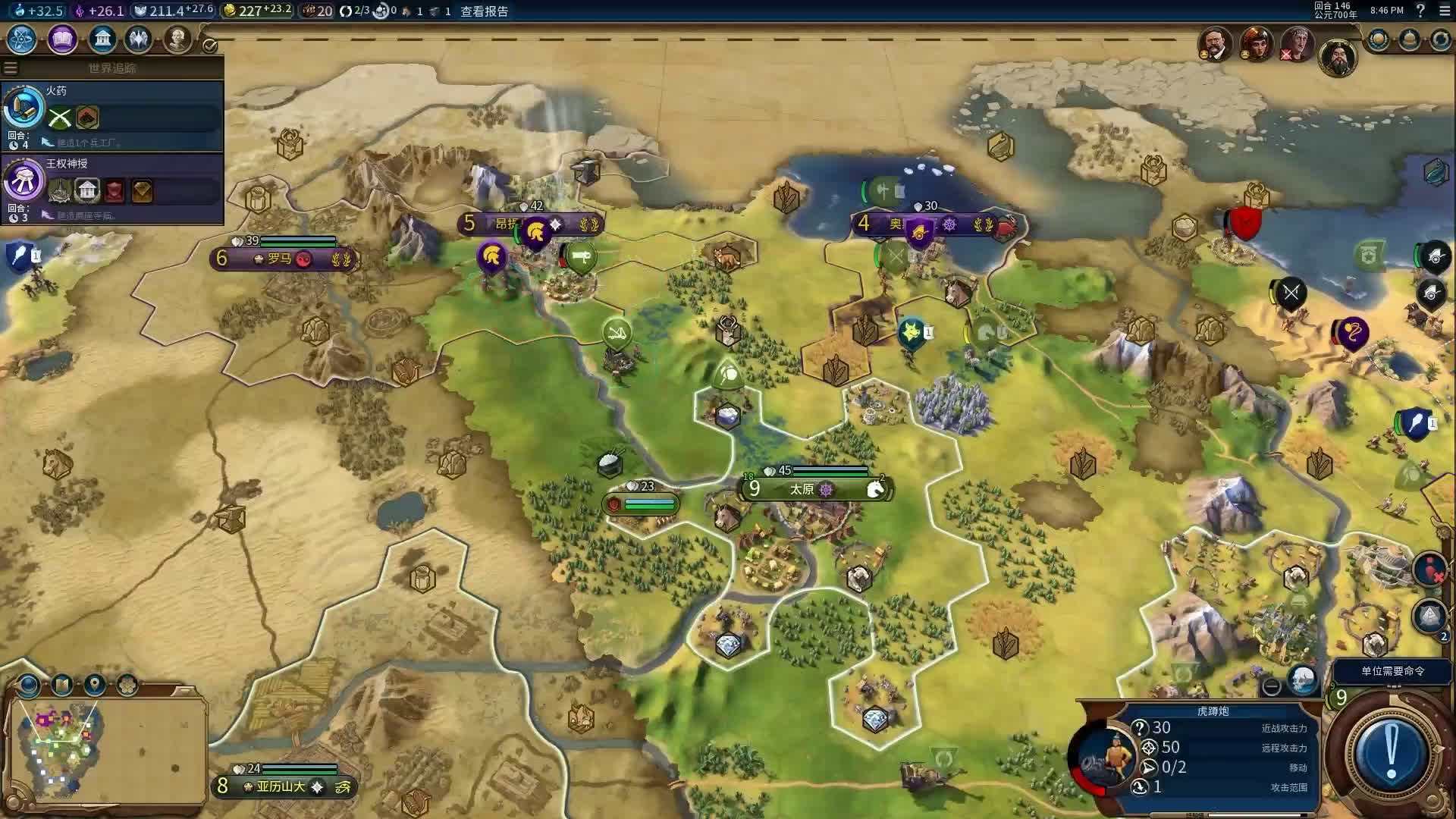Open the 亚历山大 city banner
This screenshot has width=1456, height=819.
(x=282, y=786)
